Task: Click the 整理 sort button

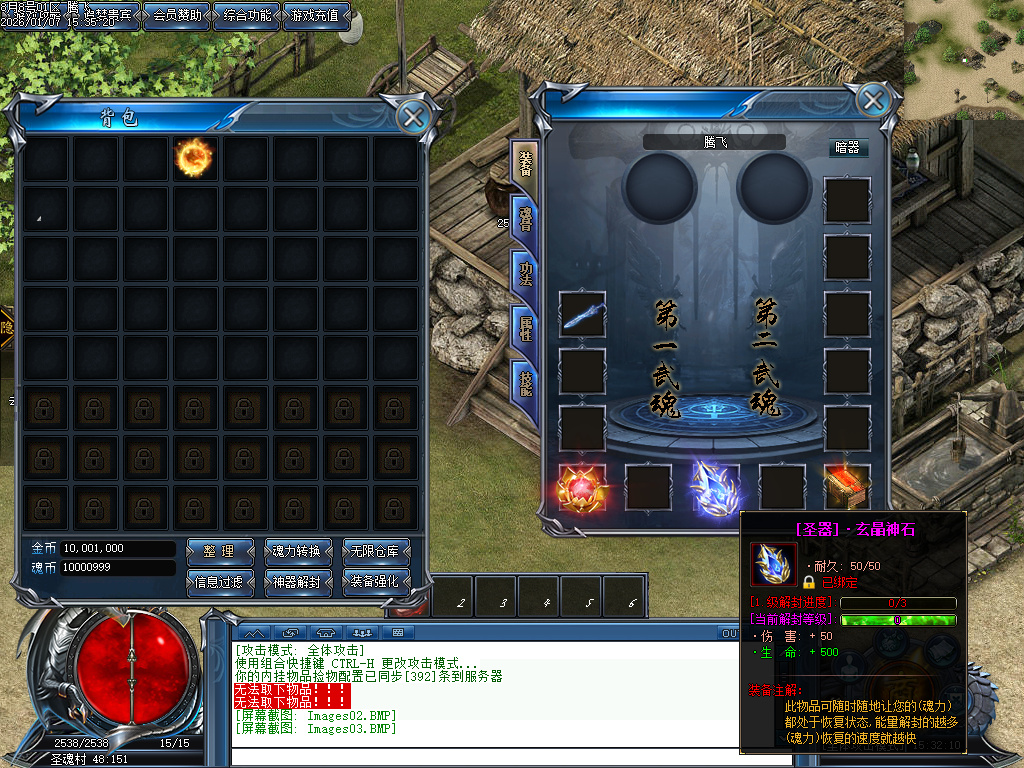Action: [x=218, y=551]
